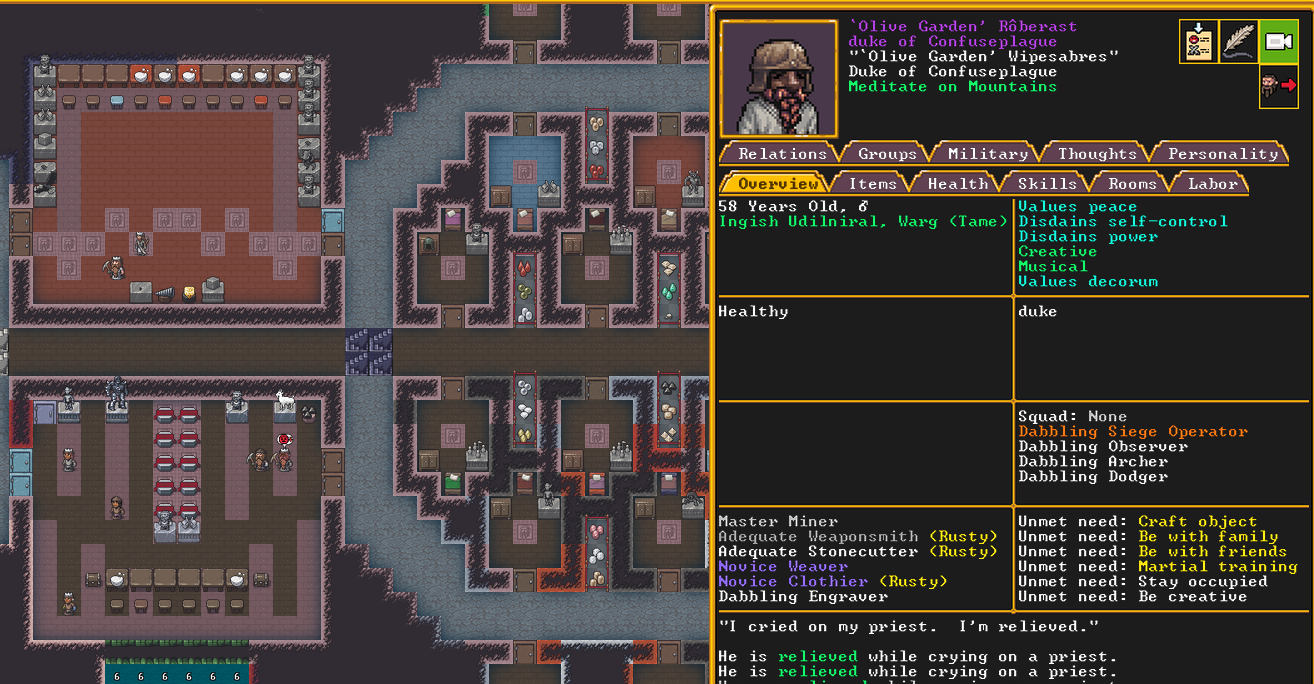The width and height of the screenshot is (1314, 684).
Task: Show the Skills tab
Action: [x=1047, y=183]
